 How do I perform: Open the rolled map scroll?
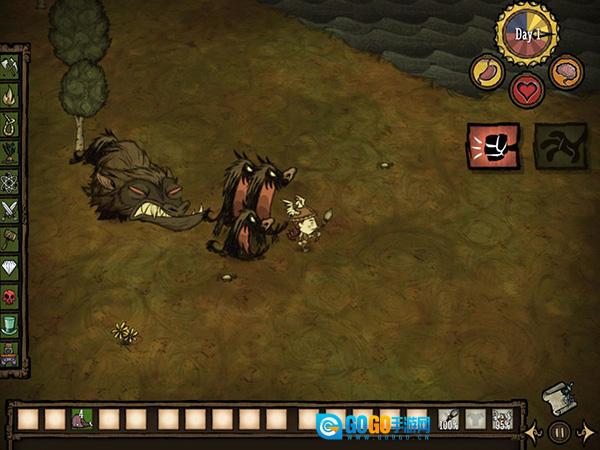[x=555, y=397]
